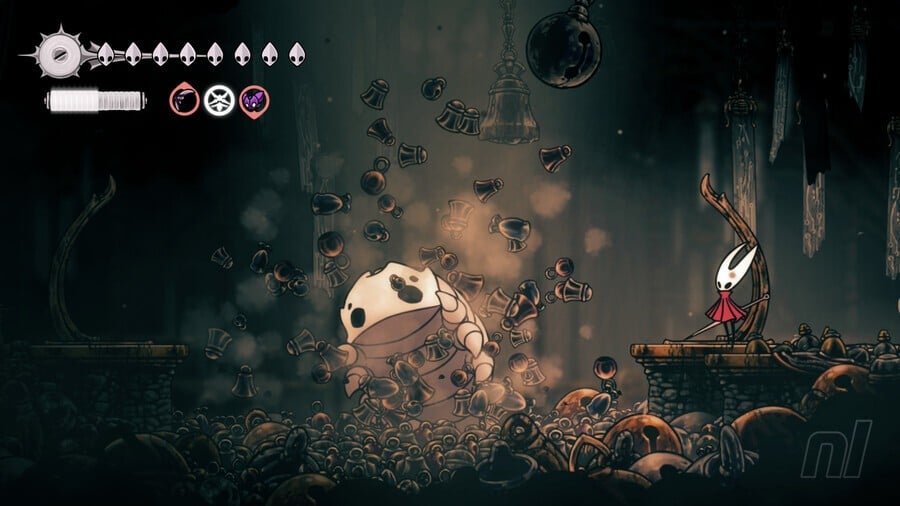Choose the purple creature tool icon

254,99
